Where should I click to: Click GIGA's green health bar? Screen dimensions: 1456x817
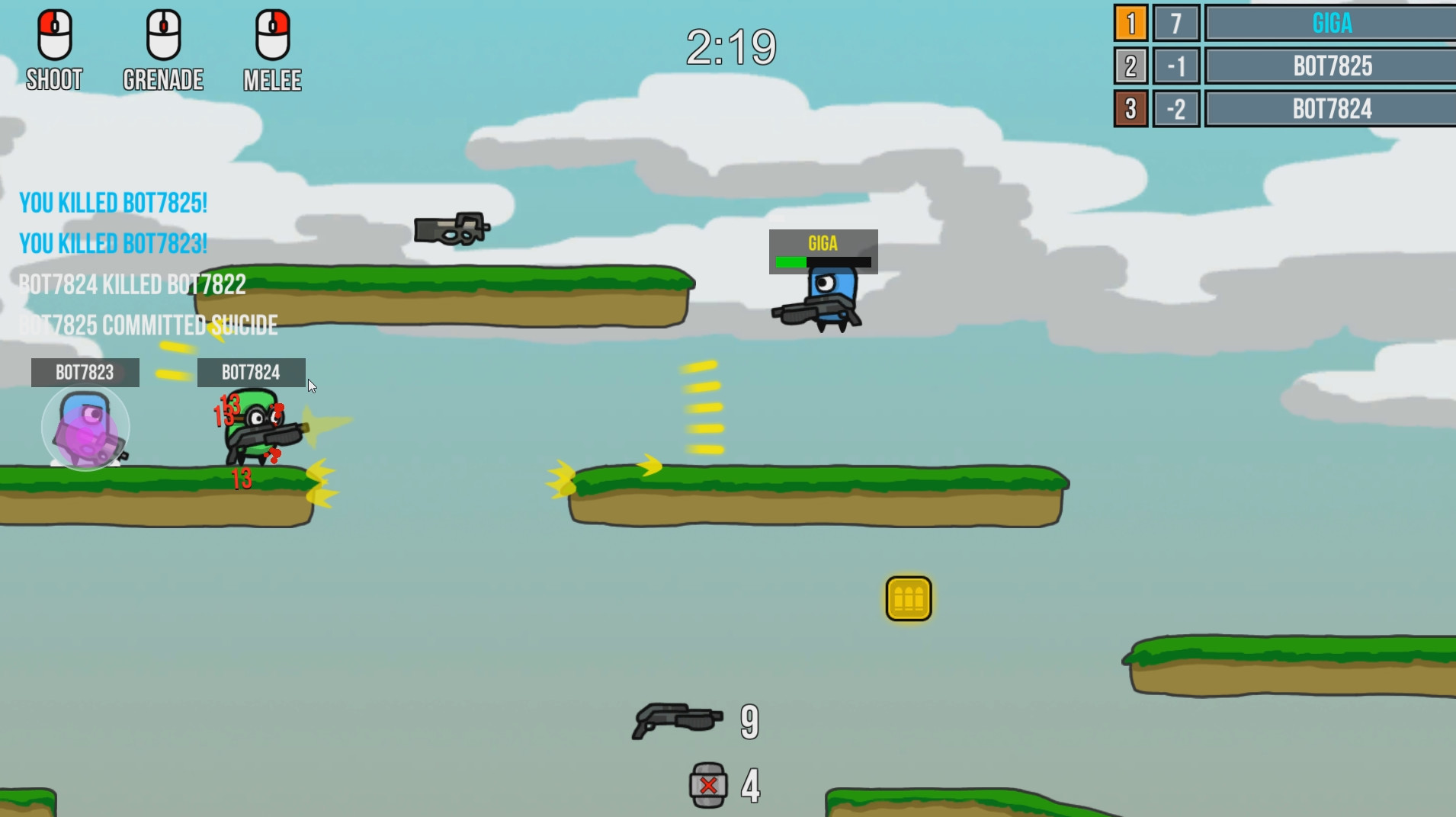[x=793, y=261]
